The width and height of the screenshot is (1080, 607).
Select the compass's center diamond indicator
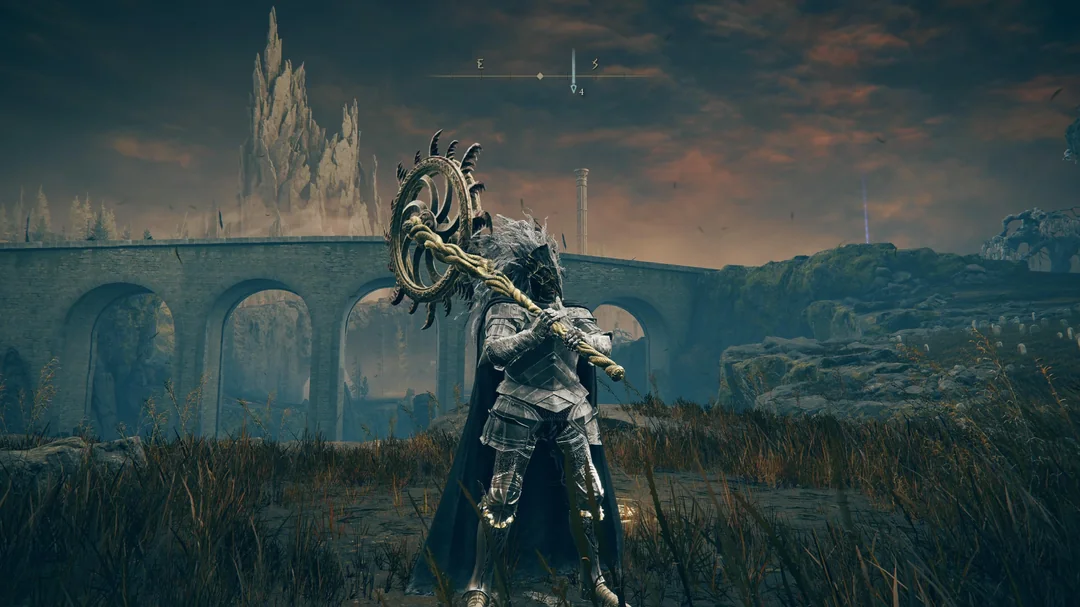point(540,76)
